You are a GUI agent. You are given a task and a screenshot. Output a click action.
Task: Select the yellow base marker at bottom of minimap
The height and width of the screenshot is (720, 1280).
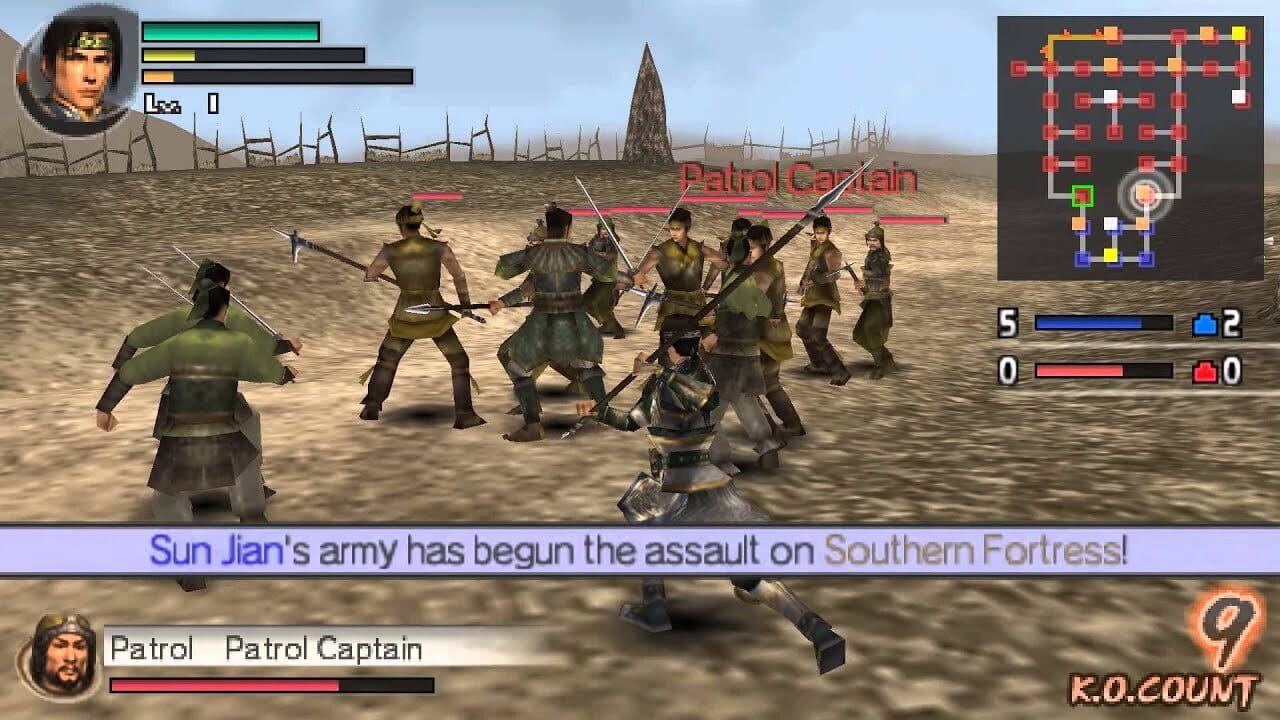1111,253
